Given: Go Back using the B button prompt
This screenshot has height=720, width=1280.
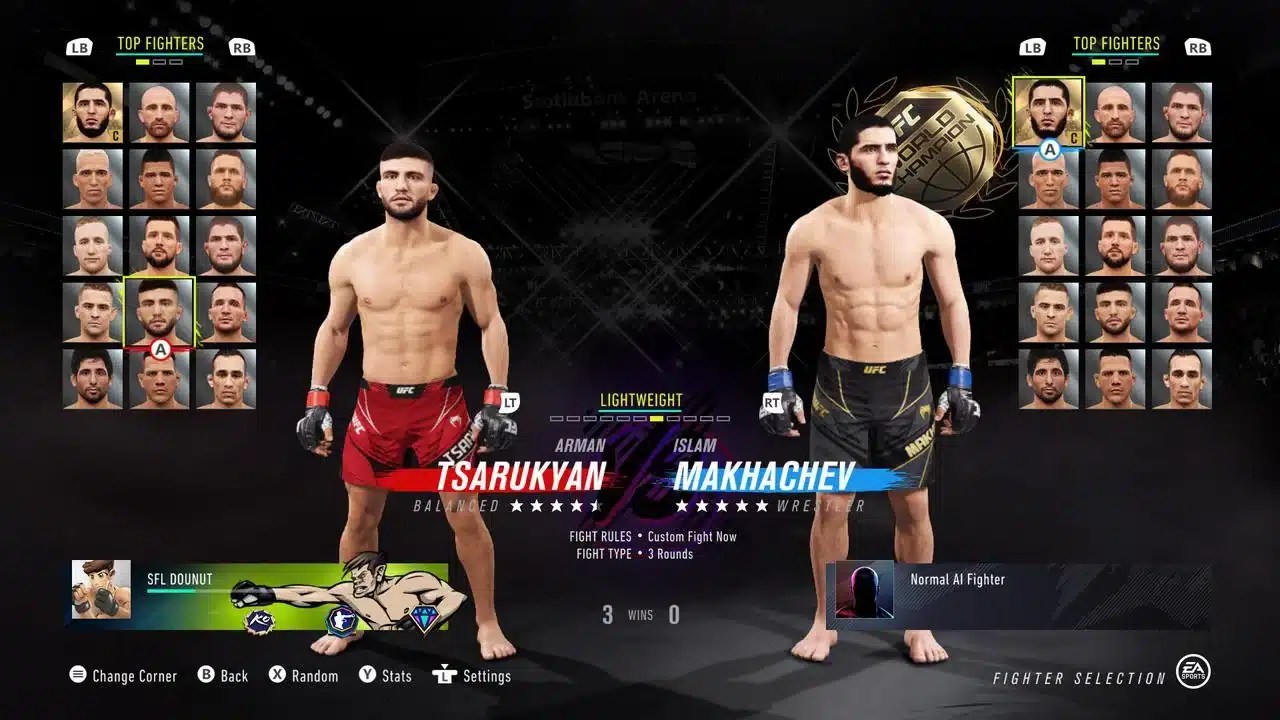Looking at the screenshot, I should 205,676.
